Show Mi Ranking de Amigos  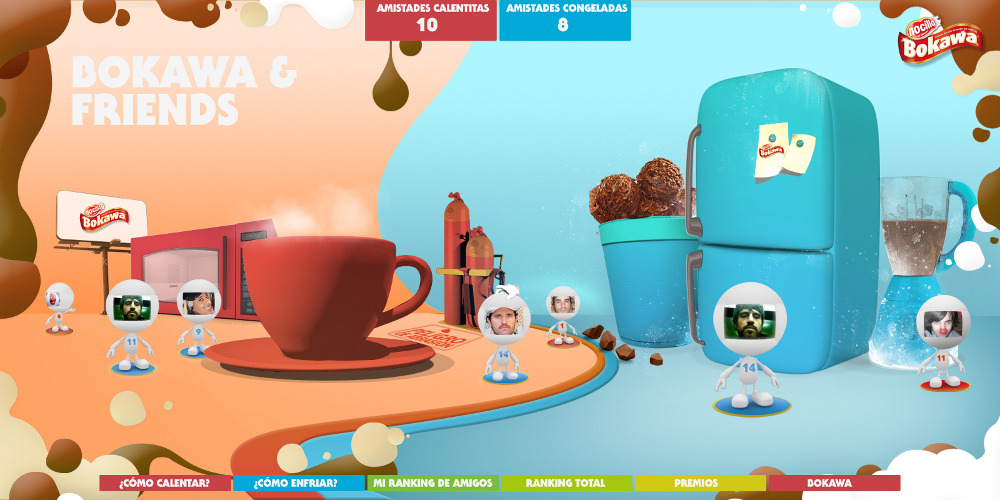pos(432,483)
